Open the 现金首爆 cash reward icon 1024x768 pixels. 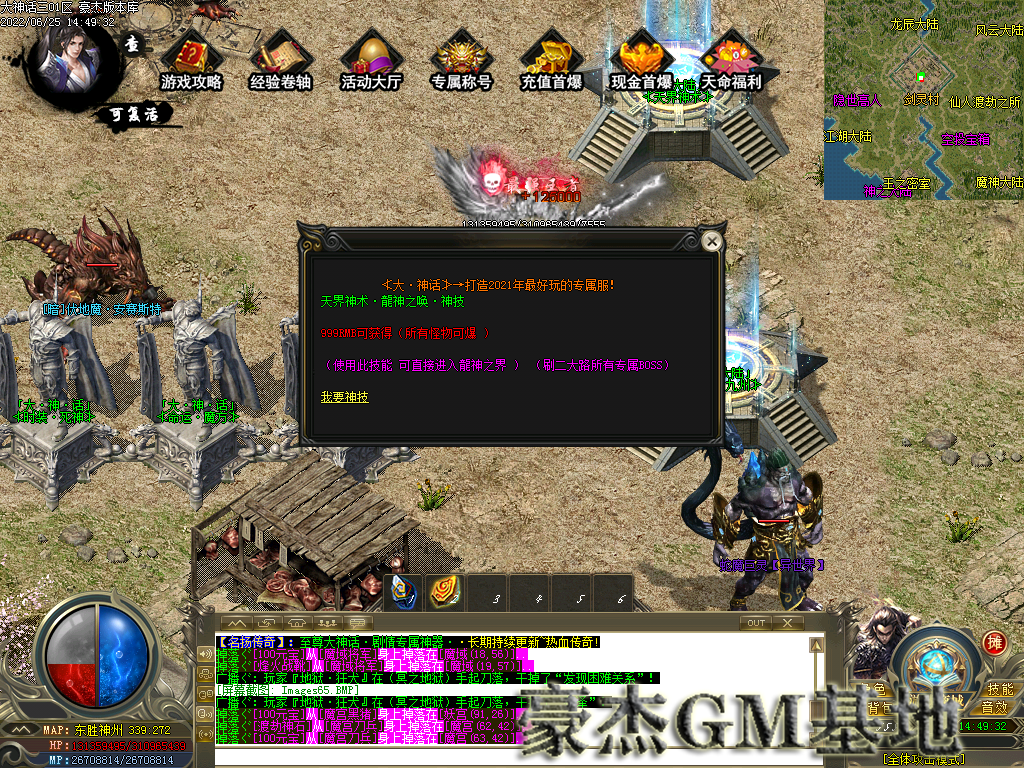(x=641, y=62)
